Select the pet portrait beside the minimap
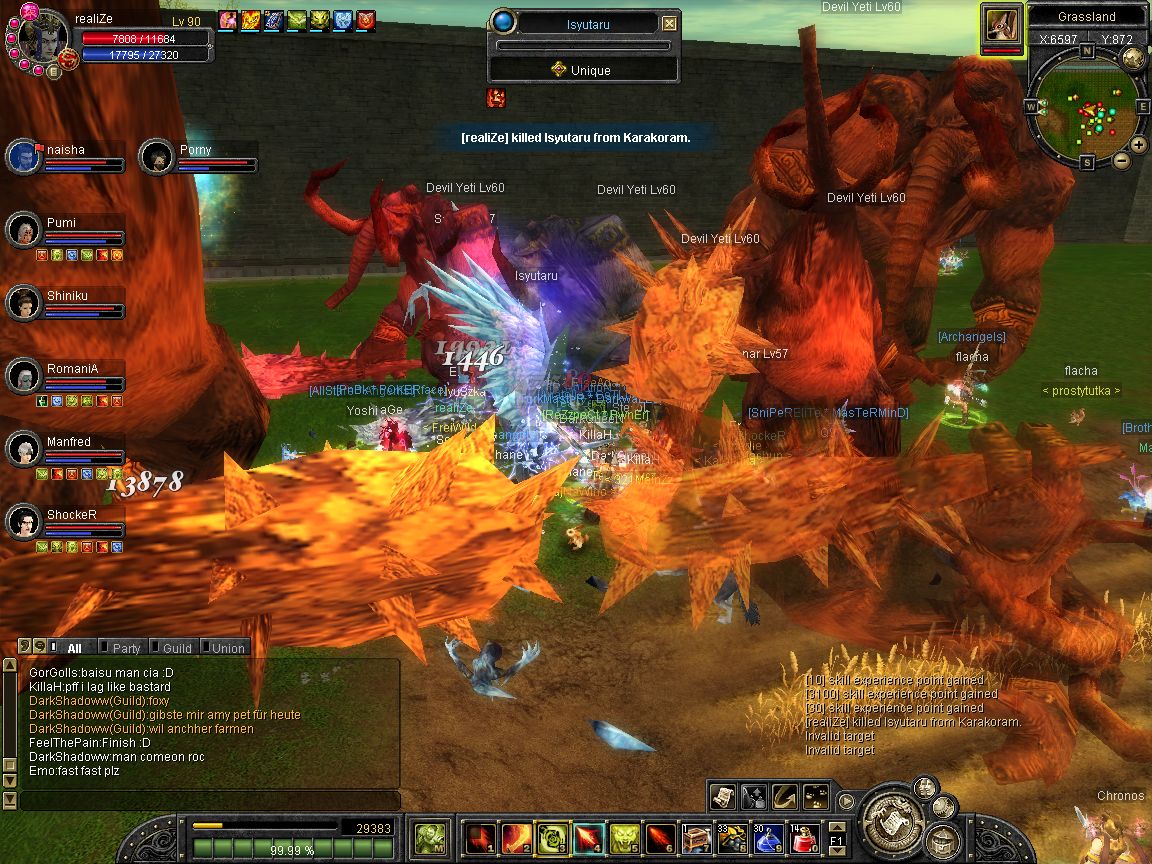 tap(1001, 25)
